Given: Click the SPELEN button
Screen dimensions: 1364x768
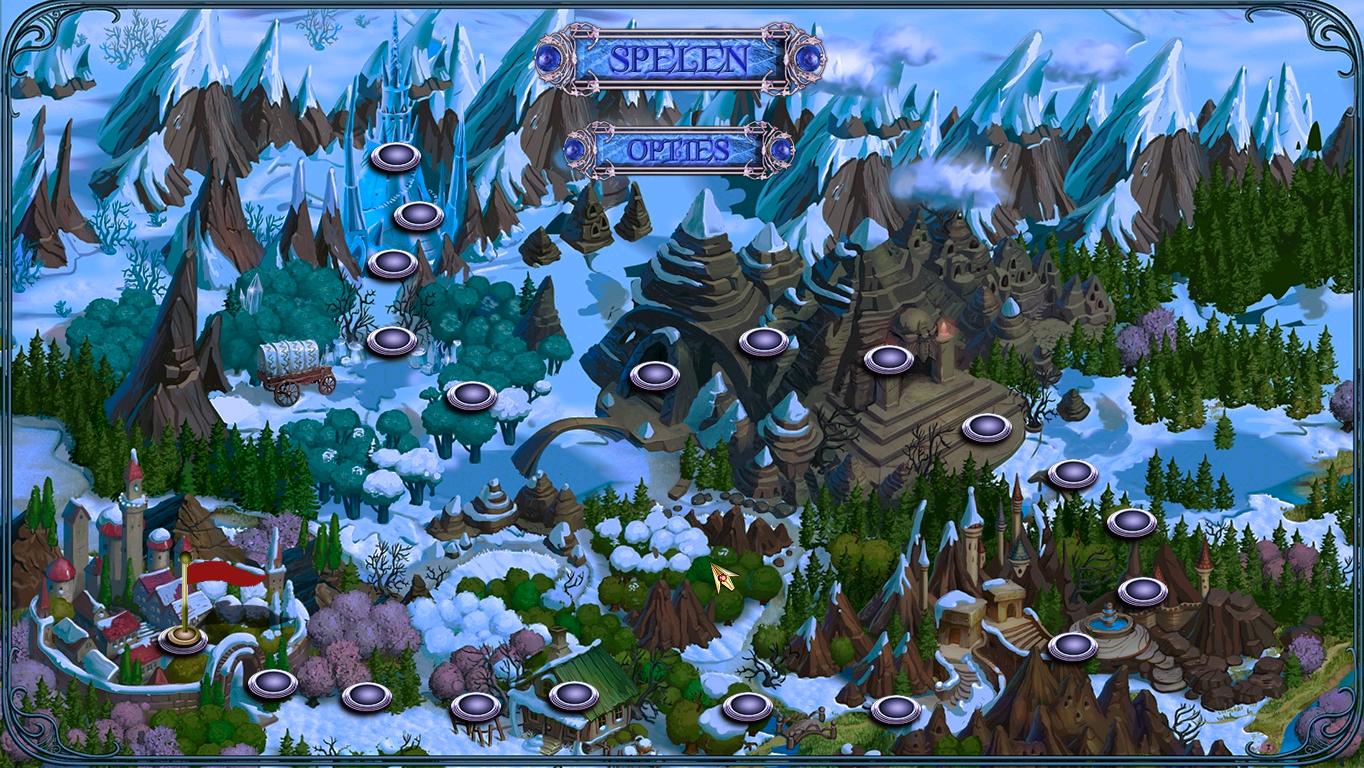Looking at the screenshot, I should pos(679,59).
